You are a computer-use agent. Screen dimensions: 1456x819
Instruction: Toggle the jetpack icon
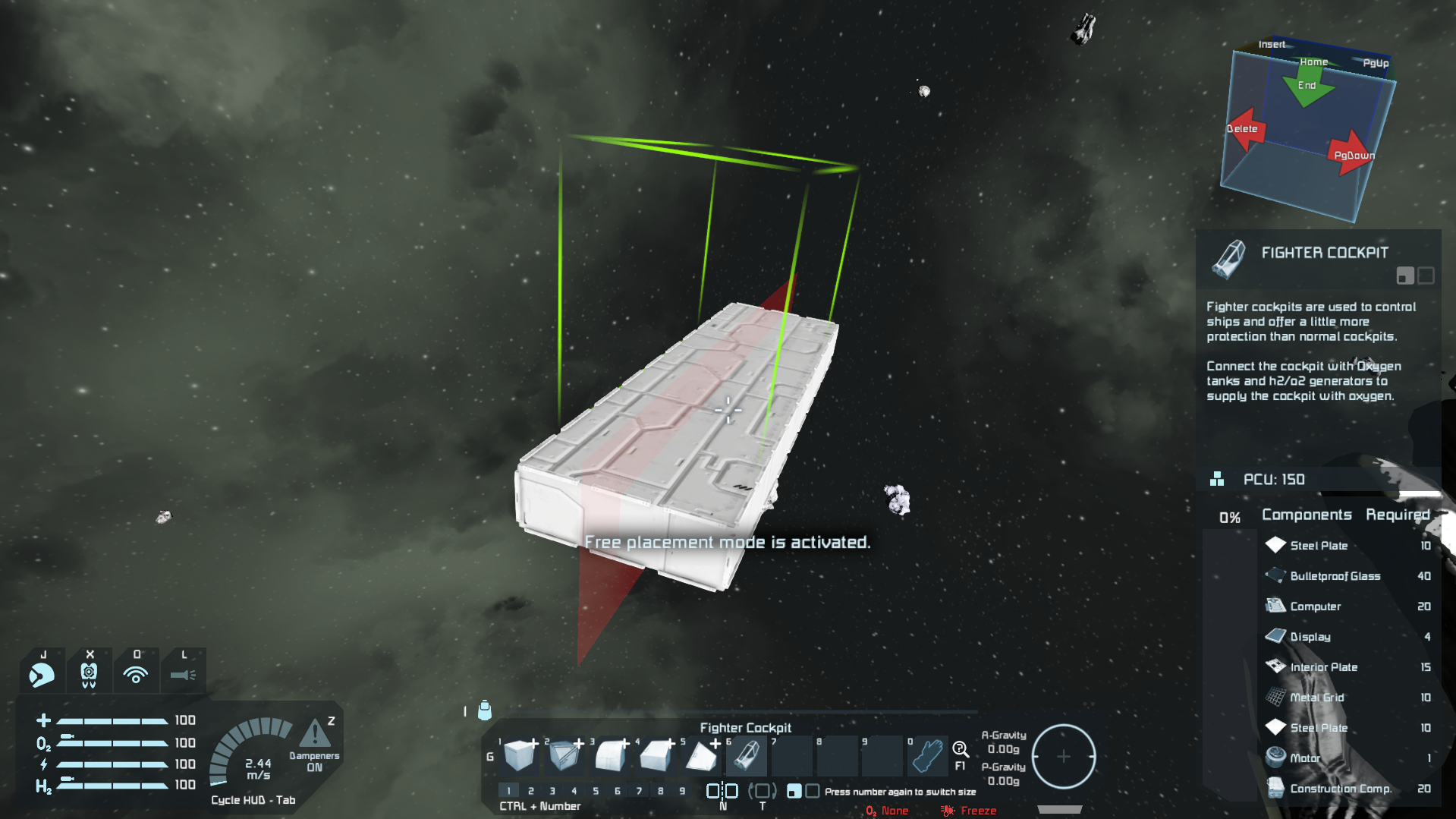point(89,674)
